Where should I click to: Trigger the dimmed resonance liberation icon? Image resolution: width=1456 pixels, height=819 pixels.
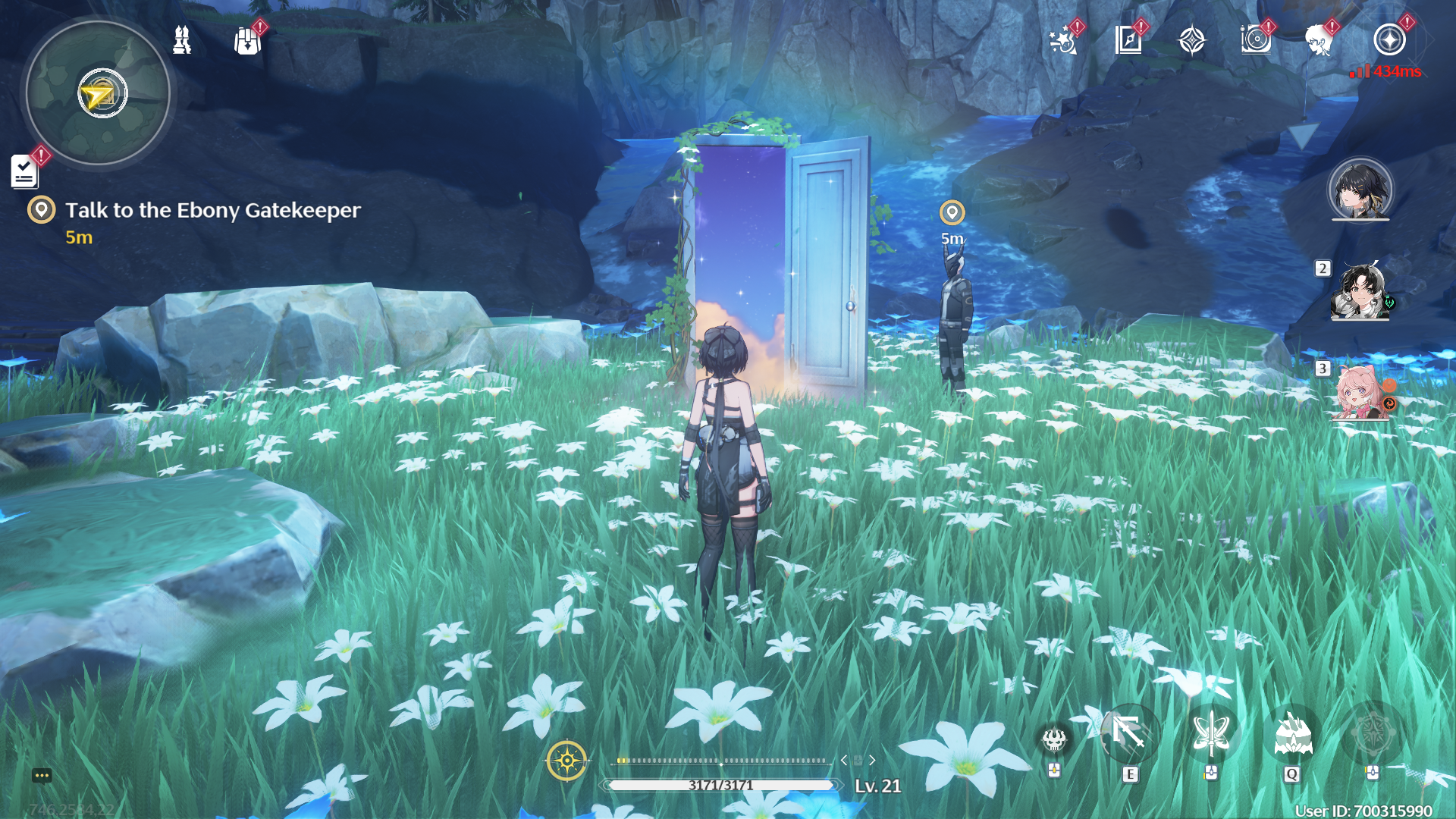point(1372,734)
